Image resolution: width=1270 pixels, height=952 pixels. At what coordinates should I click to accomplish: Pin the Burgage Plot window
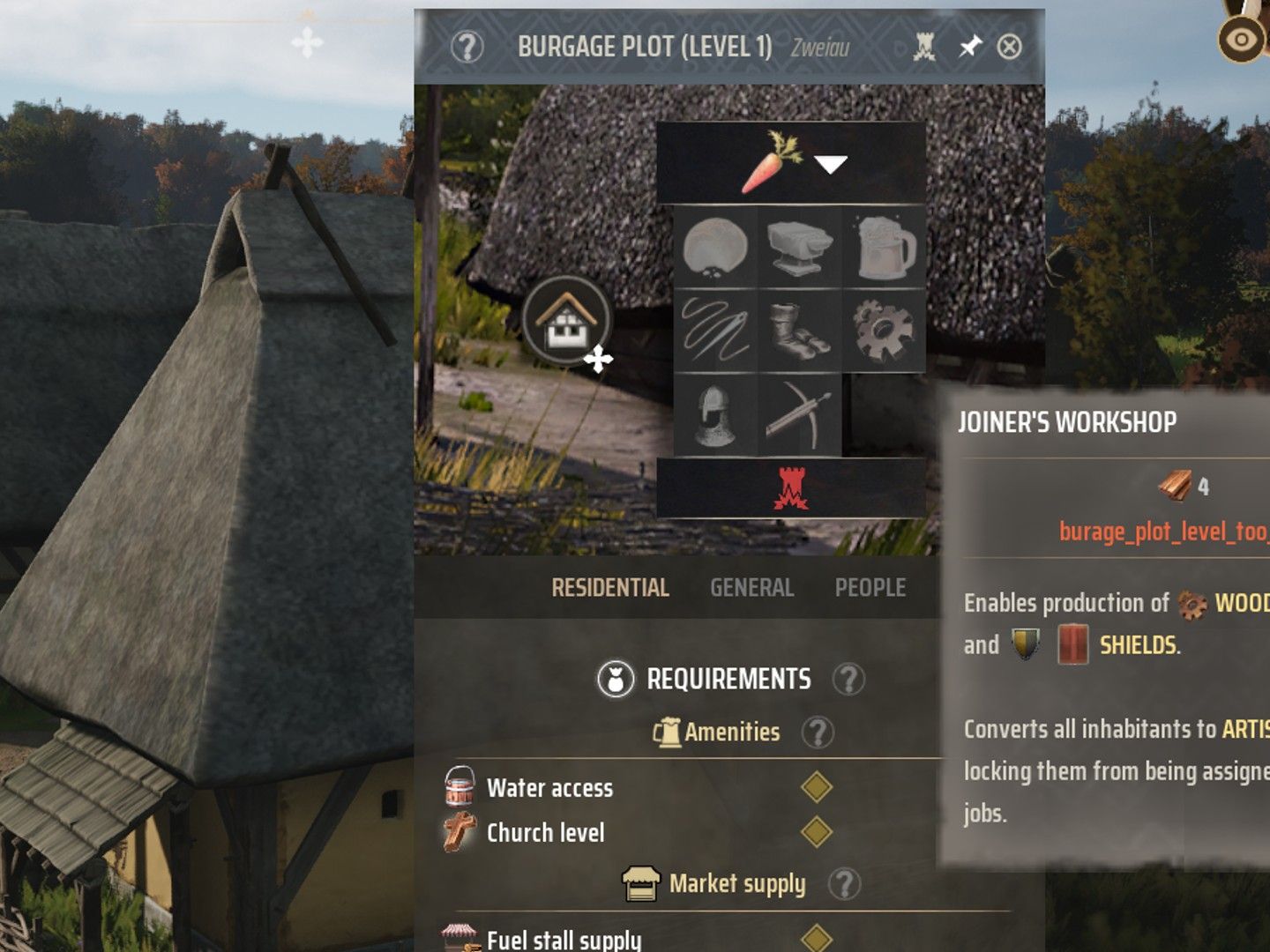[970, 47]
